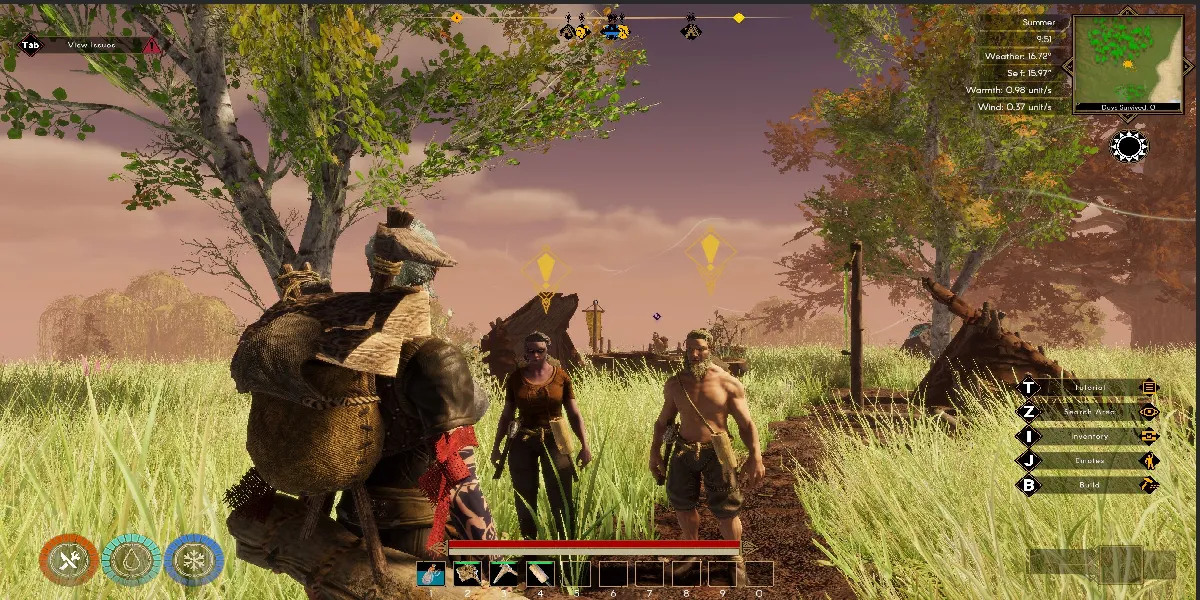
Task: Select the map item in hotbar slot 2
Action: coord(468,574)
